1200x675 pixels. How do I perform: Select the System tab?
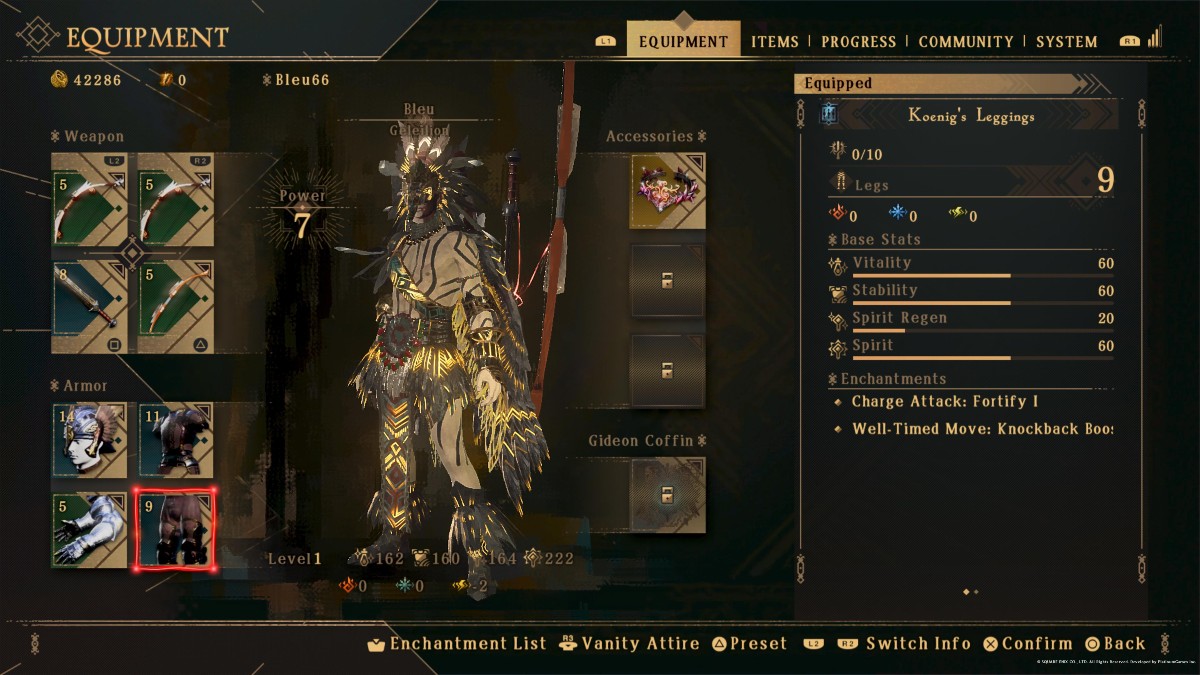pyautogui.click(x=1066, y=42)
